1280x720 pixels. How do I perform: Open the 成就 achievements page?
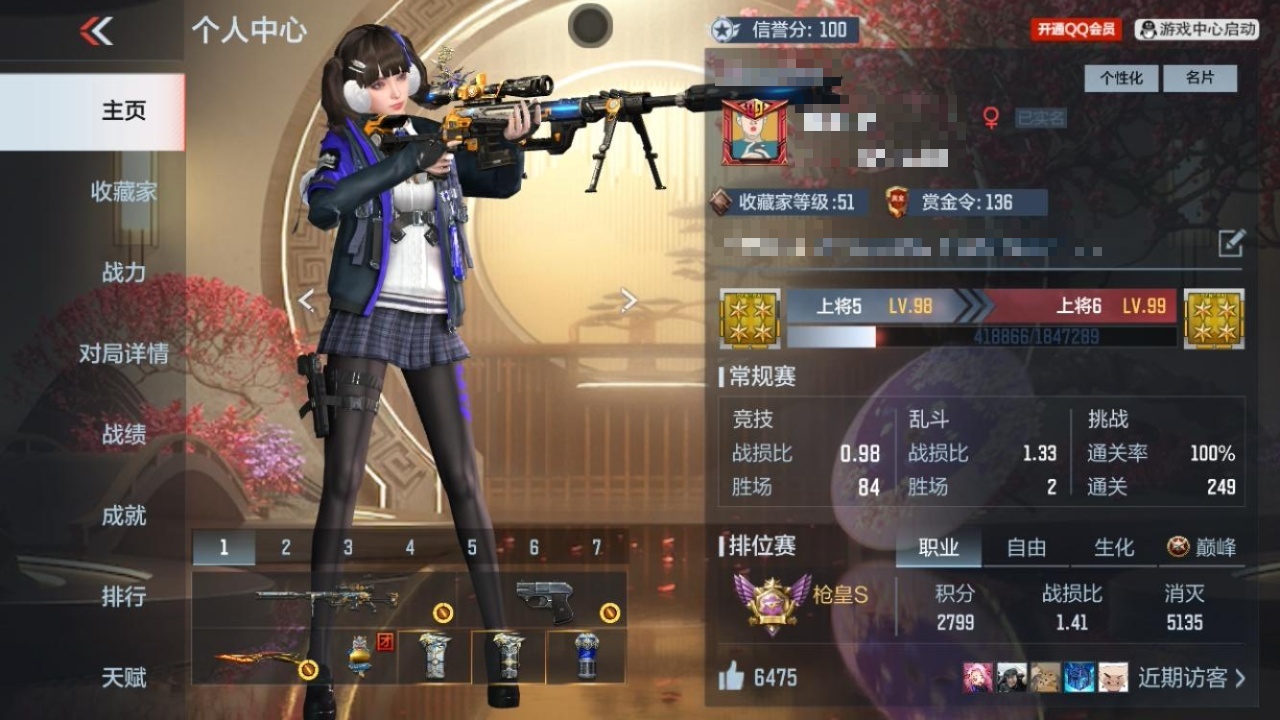click(123, 515)
